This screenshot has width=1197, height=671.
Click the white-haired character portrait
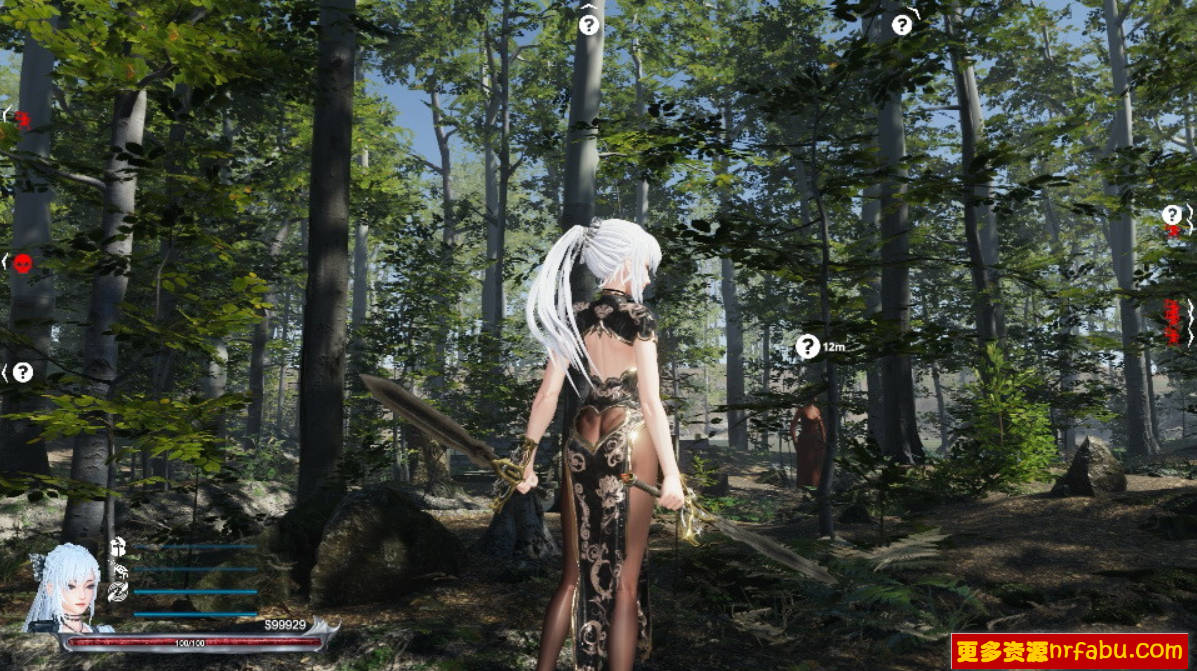tap(65, 588)
